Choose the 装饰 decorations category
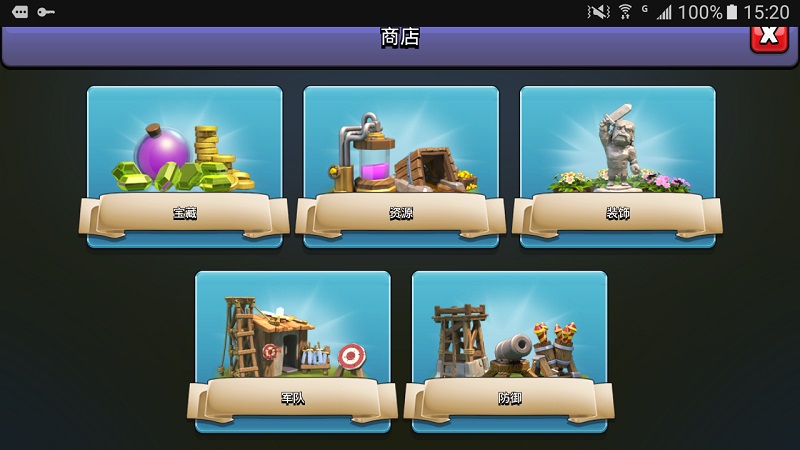The width and height of the screenshot is (800, 450). tap(617, 166)
